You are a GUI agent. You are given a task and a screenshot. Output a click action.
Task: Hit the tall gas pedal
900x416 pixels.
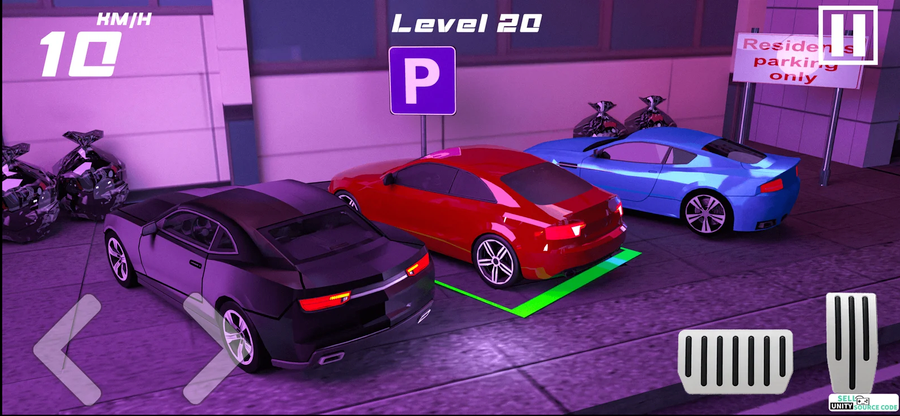click(x=851, y=340)
